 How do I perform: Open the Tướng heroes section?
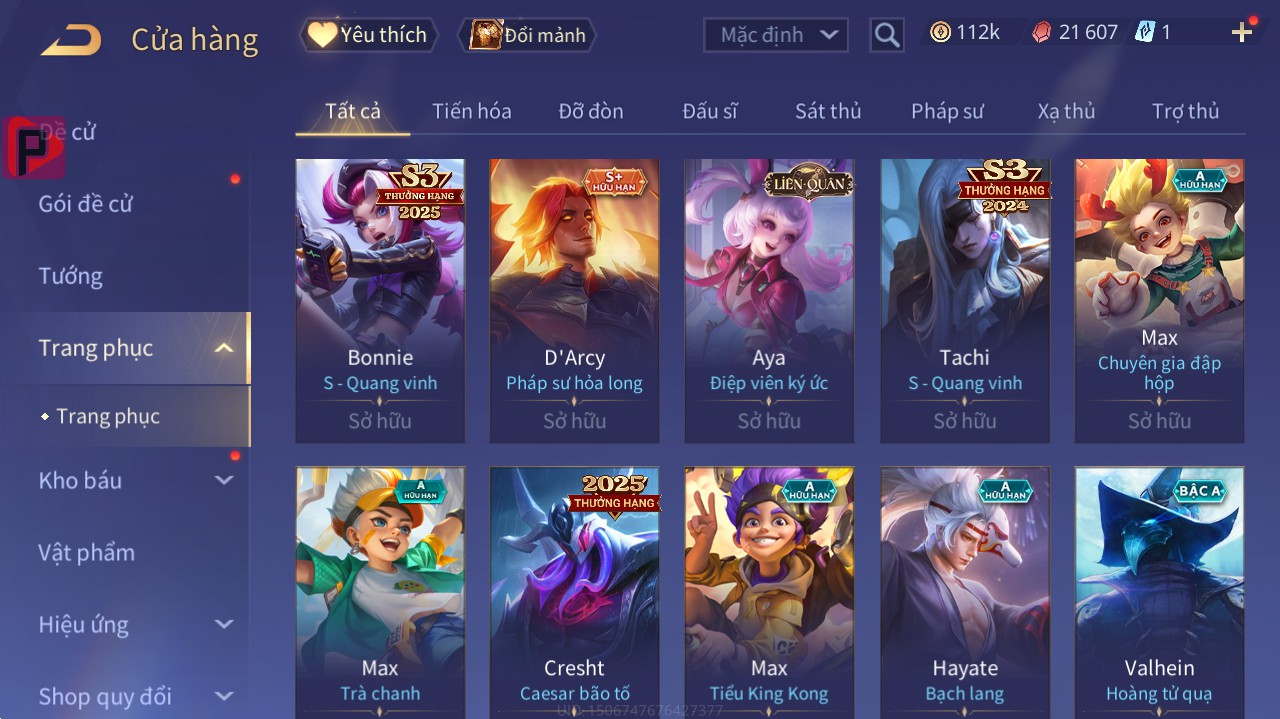pos(71,276)
